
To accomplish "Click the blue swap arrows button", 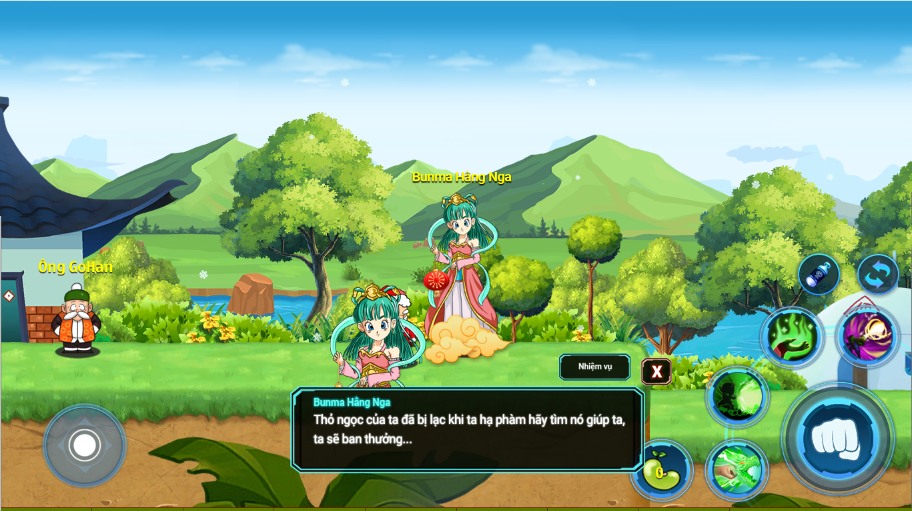I will [877, 274].
